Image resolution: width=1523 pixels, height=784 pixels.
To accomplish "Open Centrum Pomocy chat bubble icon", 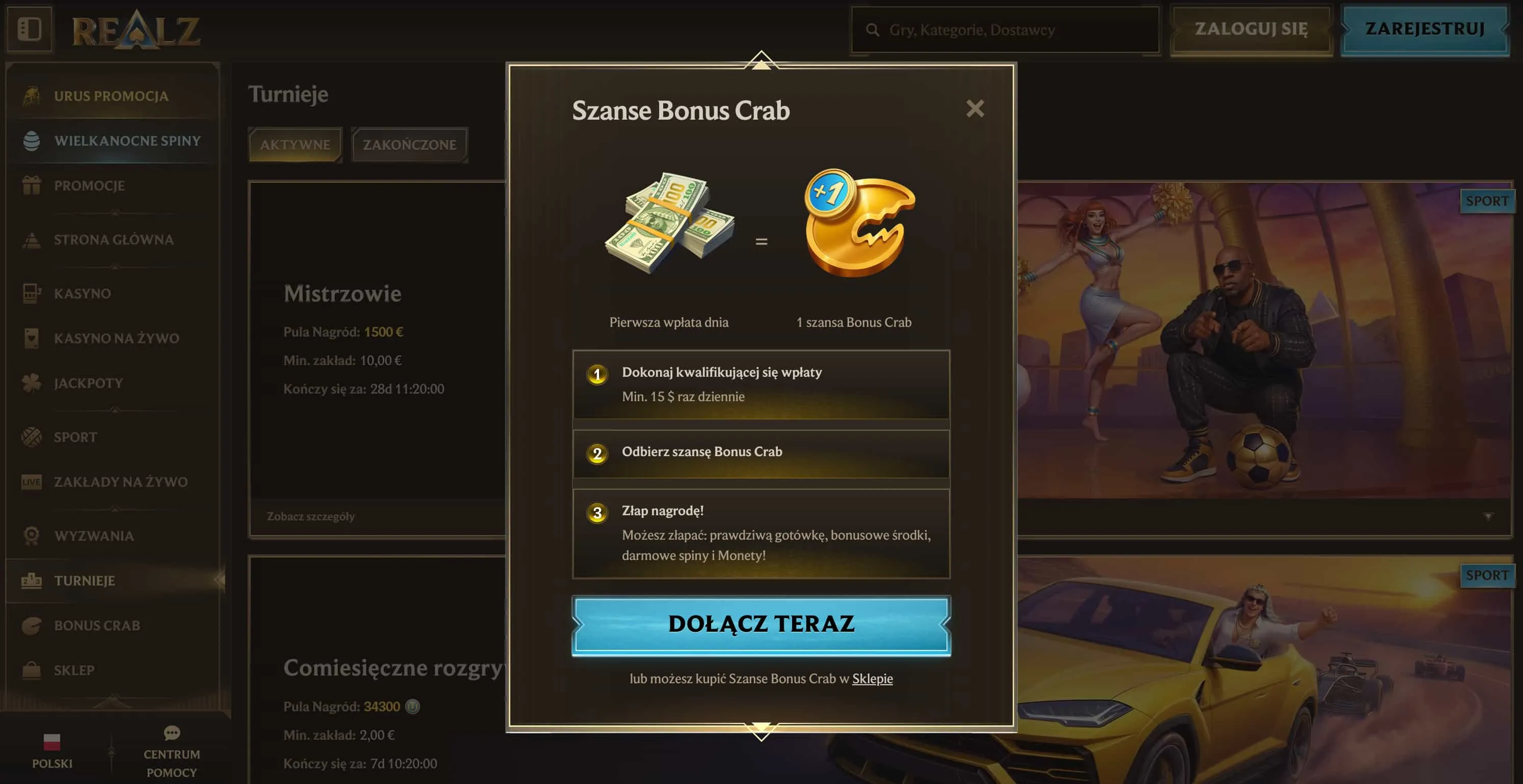I will pyautogui.click(x=172, y=733).
